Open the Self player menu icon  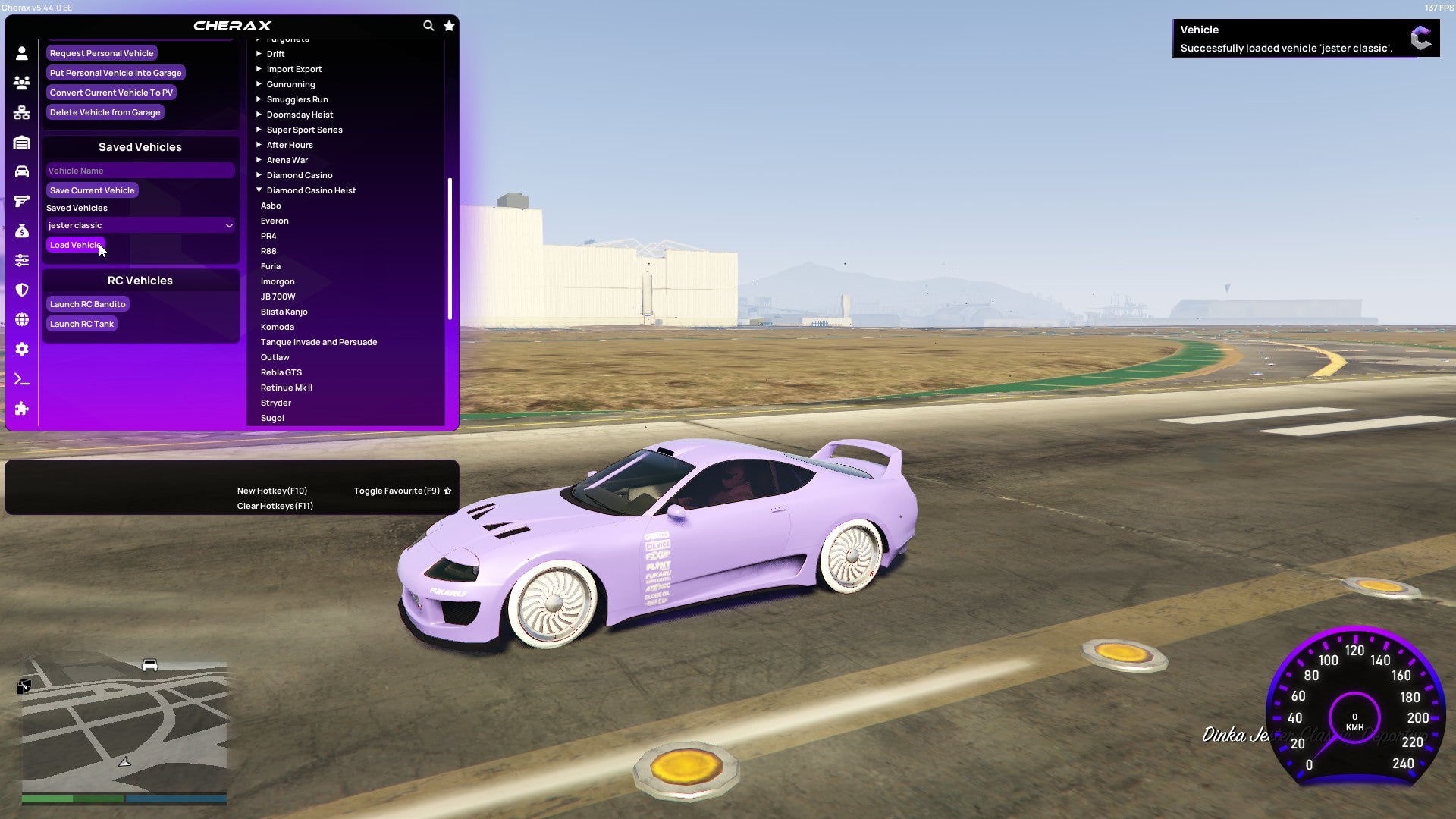(x=22, y=54)
